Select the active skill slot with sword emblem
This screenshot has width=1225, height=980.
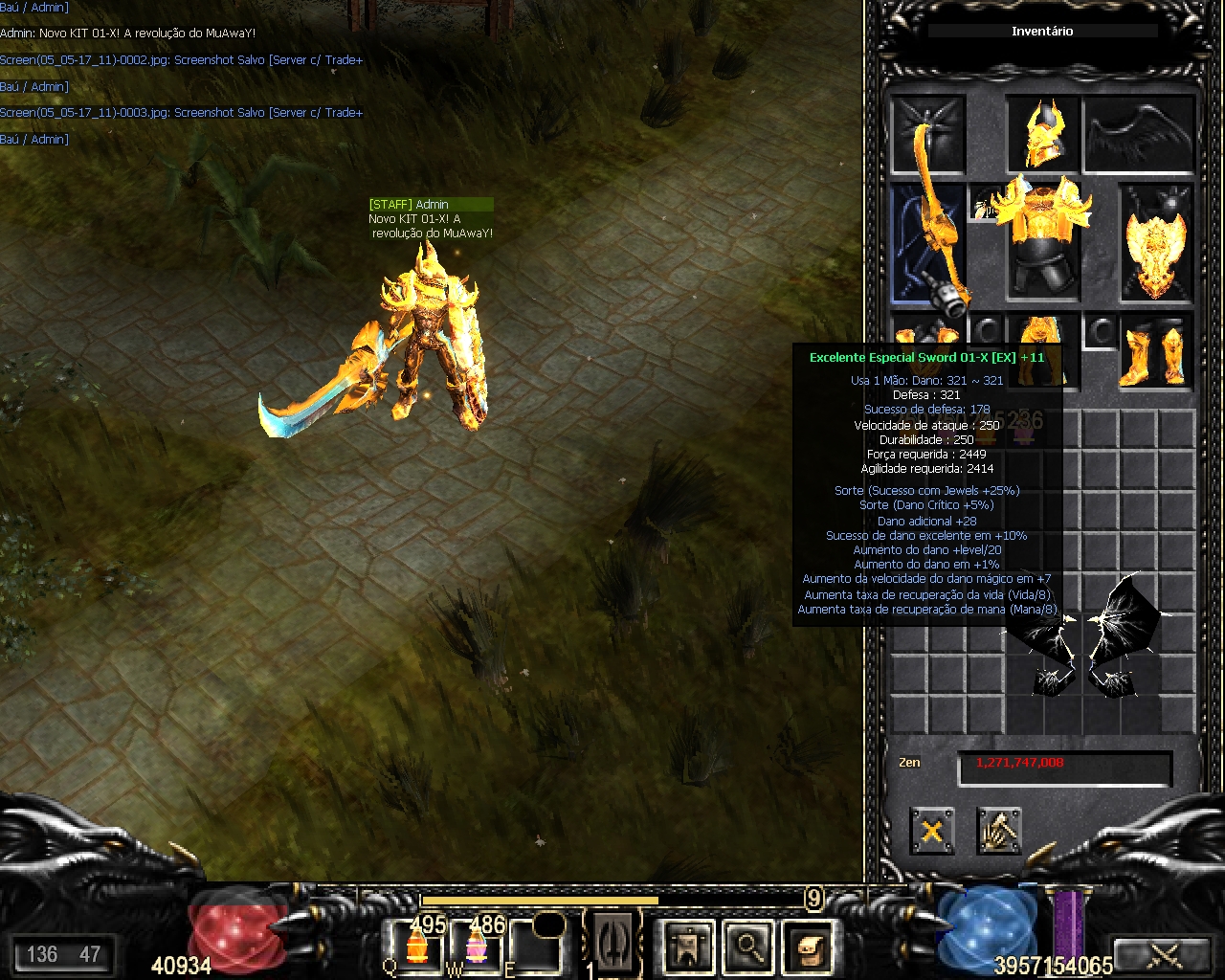(x=612, y=945)
